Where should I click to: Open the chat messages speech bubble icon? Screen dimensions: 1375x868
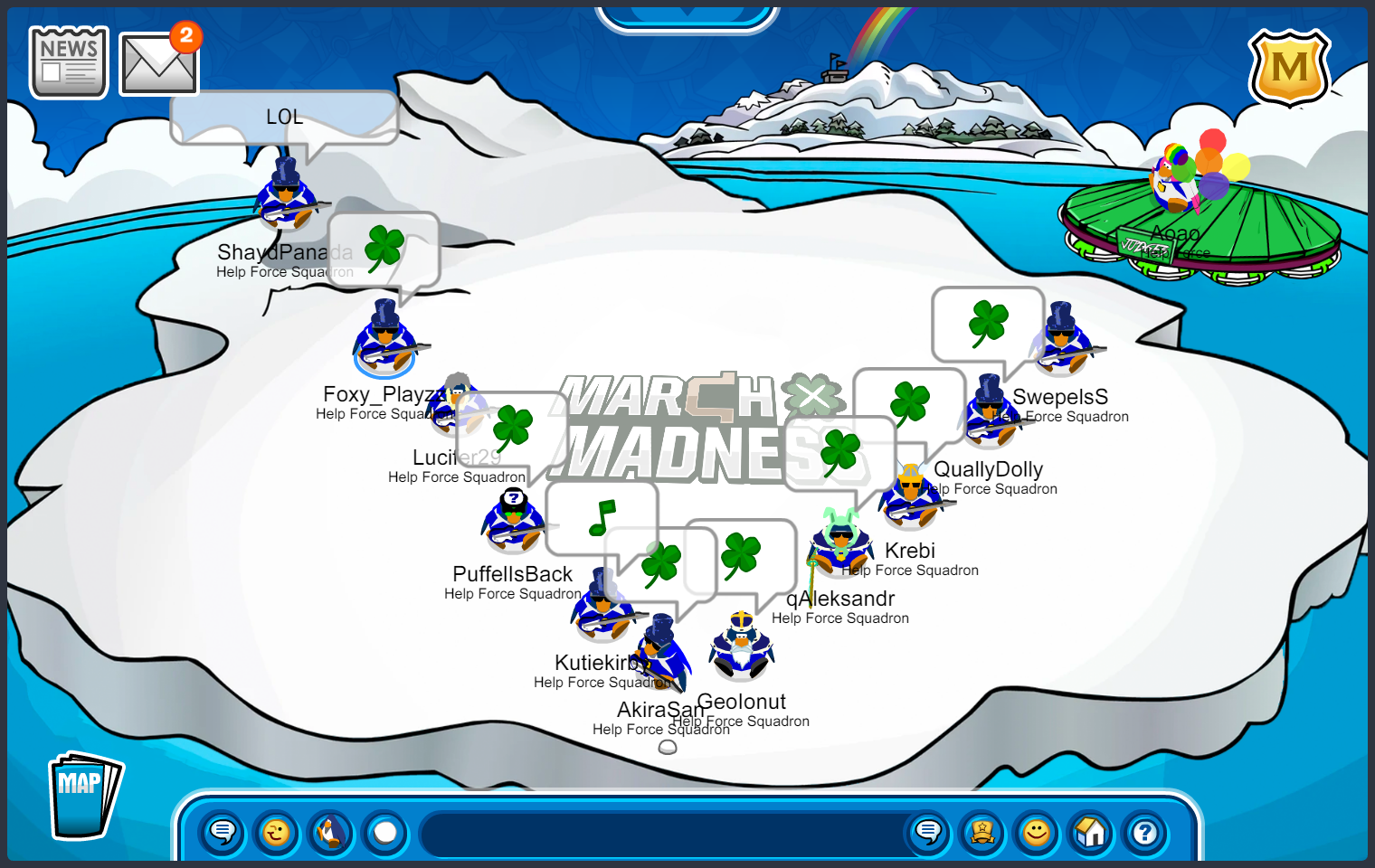pyautogui.click(x=221, y=834)
